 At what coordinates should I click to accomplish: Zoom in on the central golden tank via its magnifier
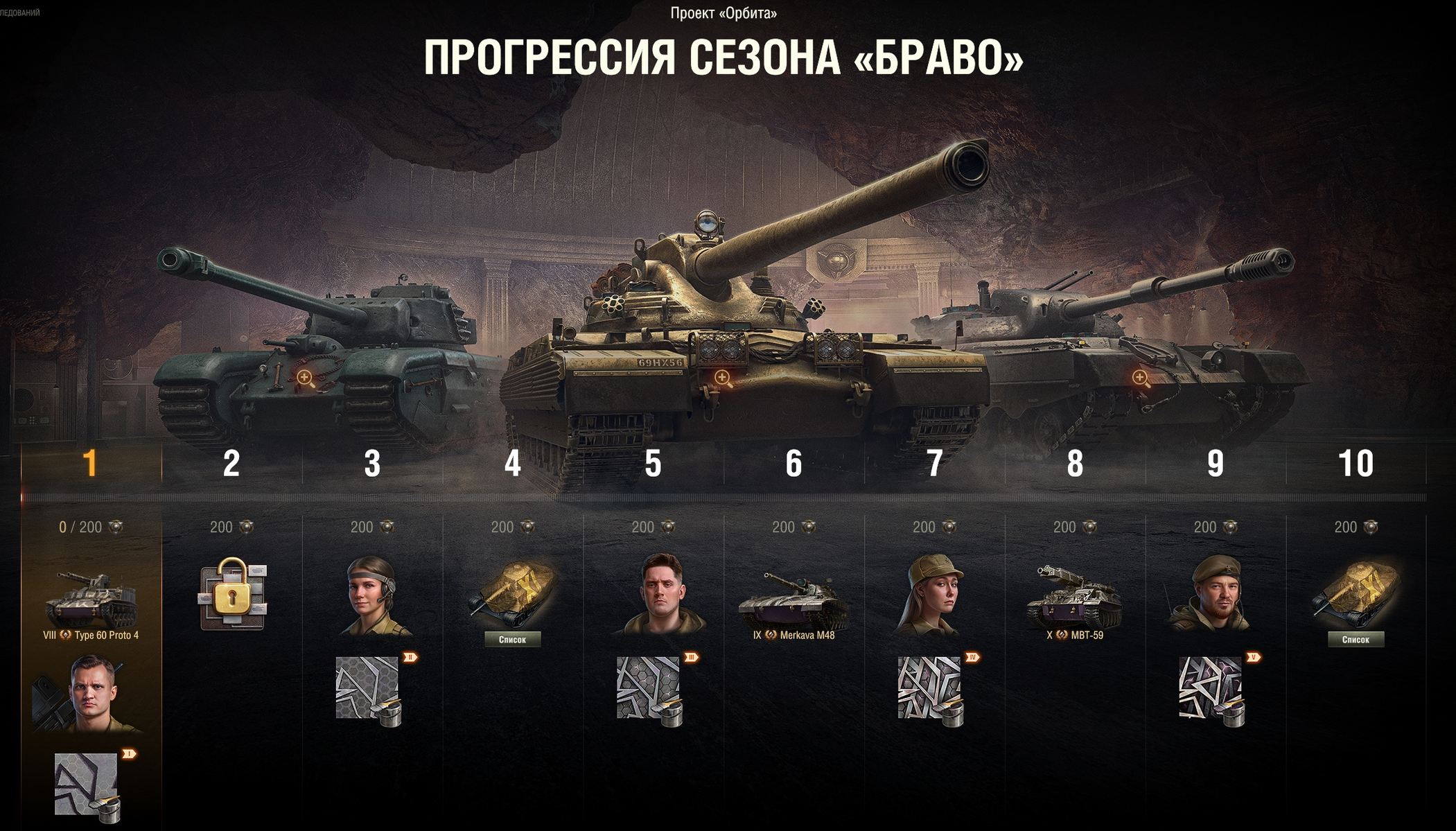coord(723,378)
